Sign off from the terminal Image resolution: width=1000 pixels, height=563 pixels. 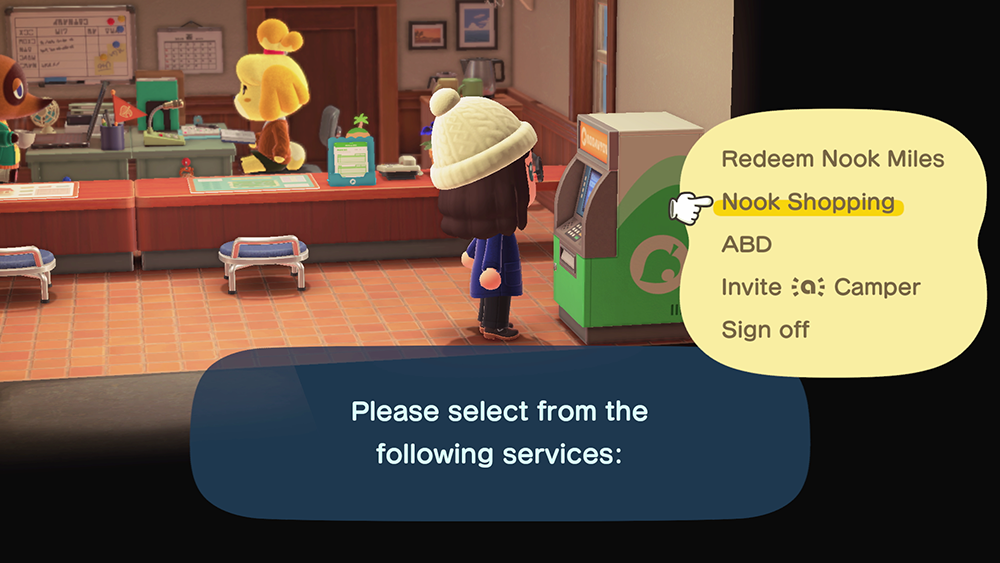[765, 329]
